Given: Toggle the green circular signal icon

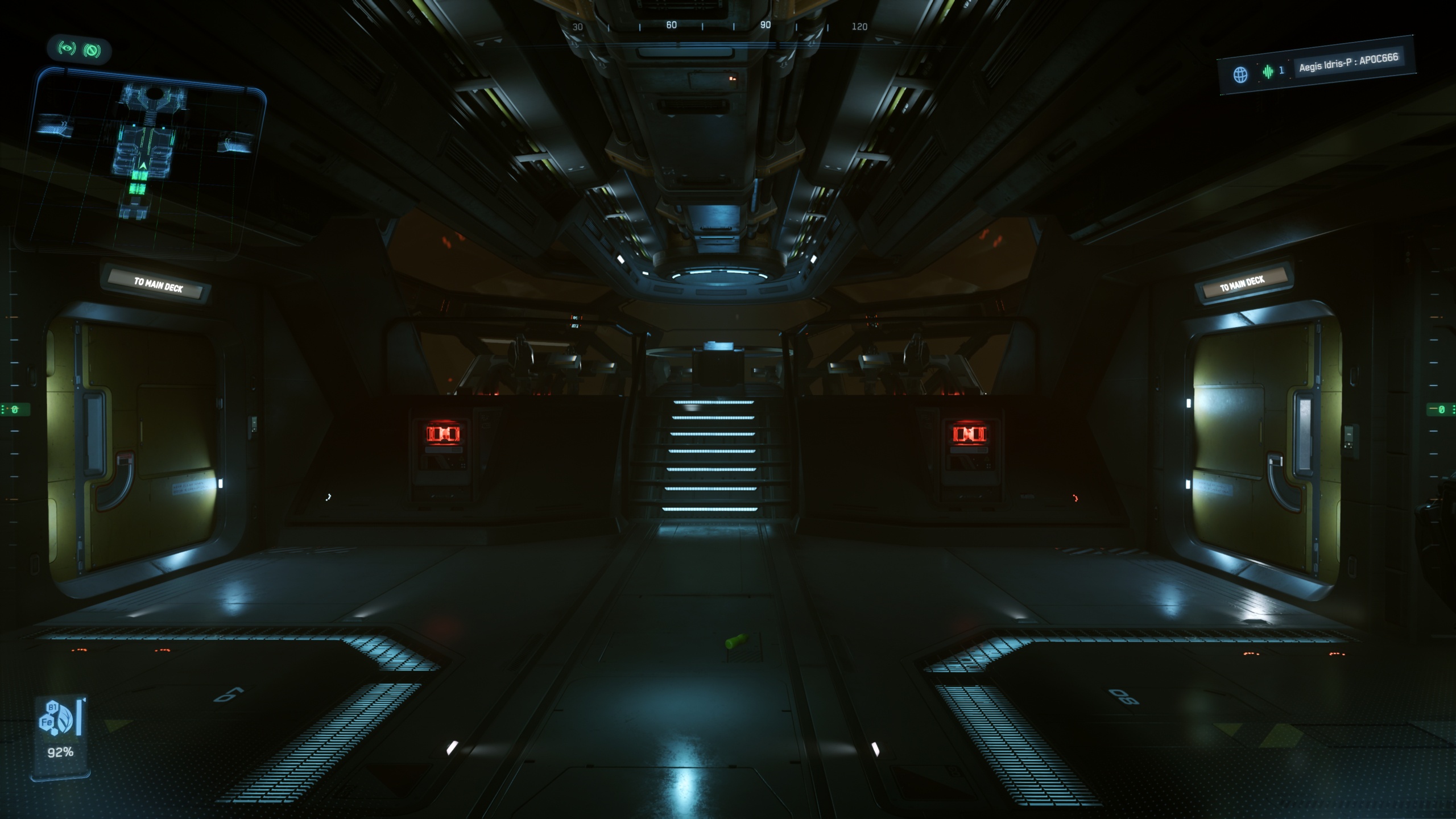Looking at the screenshot, I should pyautogui.click(x=92, y=51).
